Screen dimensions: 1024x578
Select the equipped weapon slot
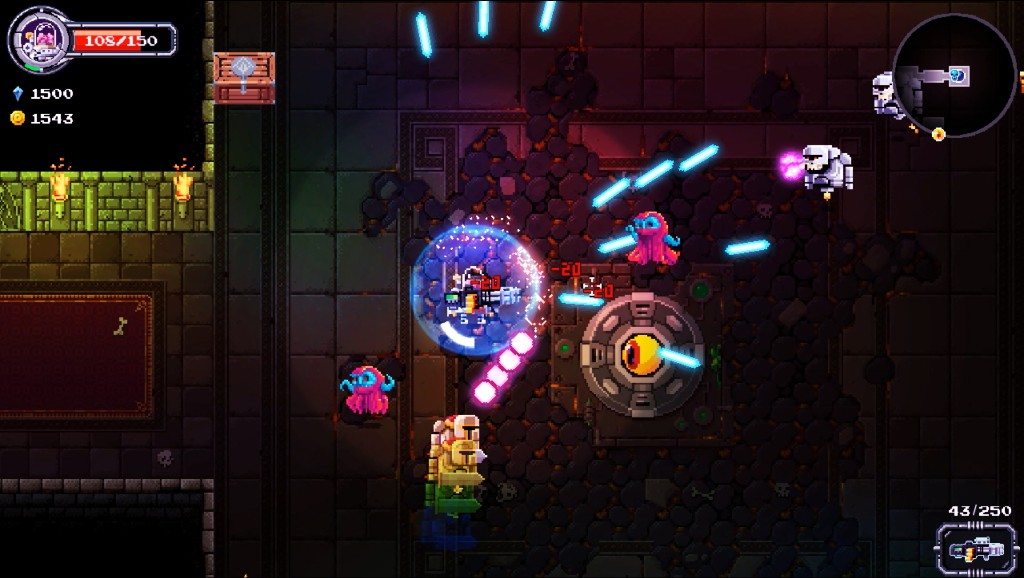[968, 549]
